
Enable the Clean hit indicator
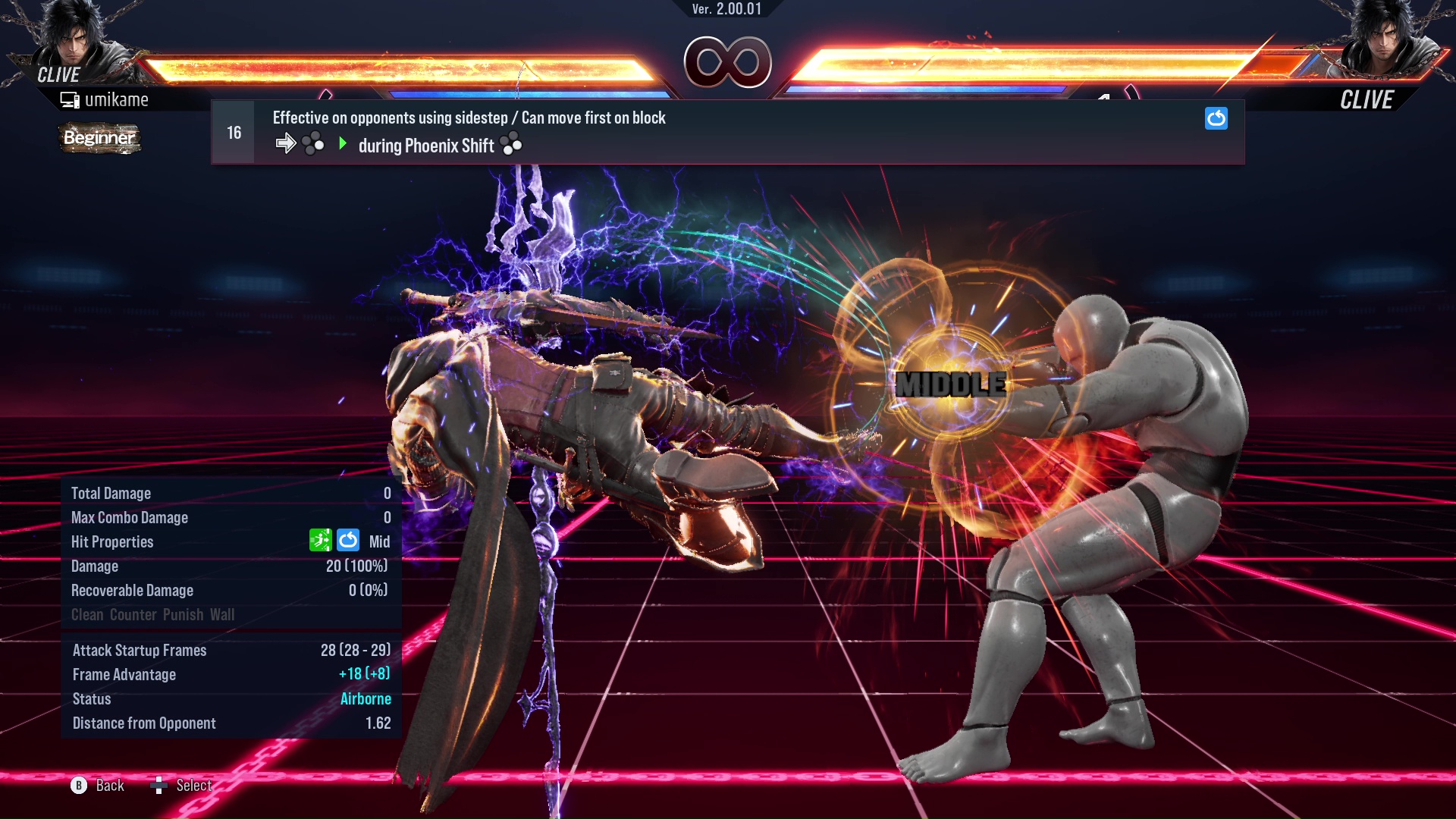[88, 614]
